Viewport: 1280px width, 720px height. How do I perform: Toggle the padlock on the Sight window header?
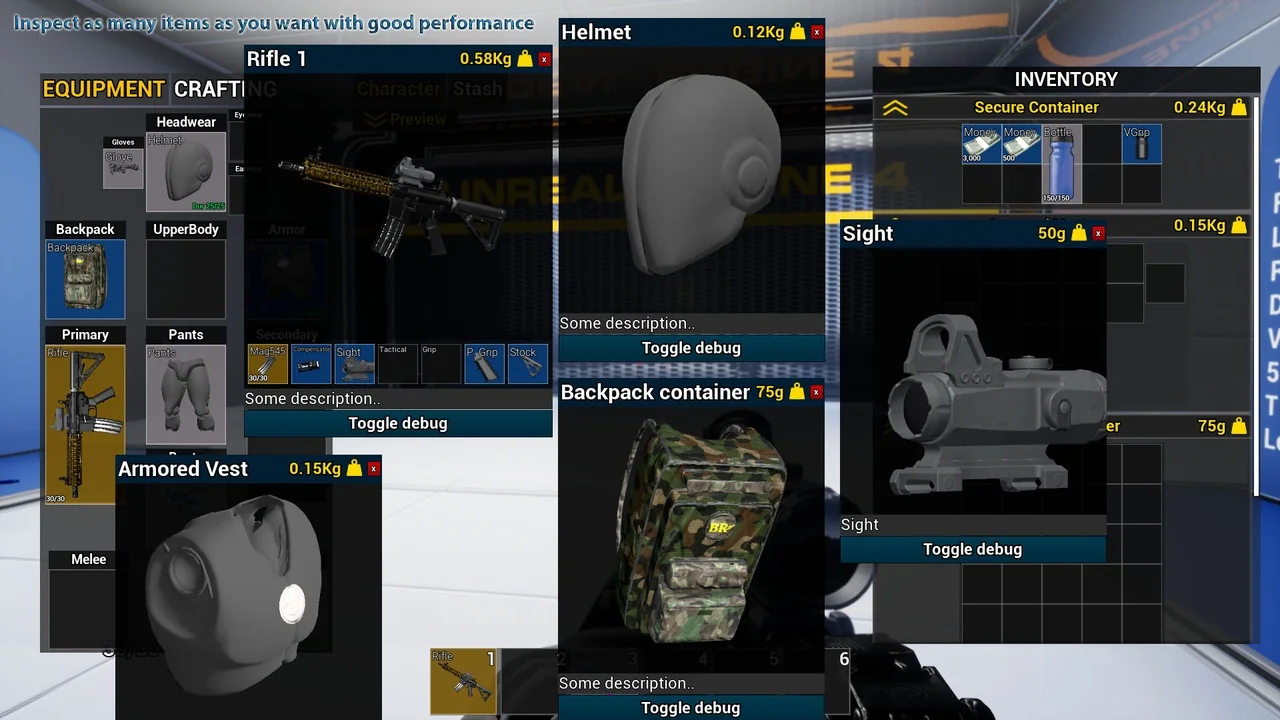(x=1078, y=233)
